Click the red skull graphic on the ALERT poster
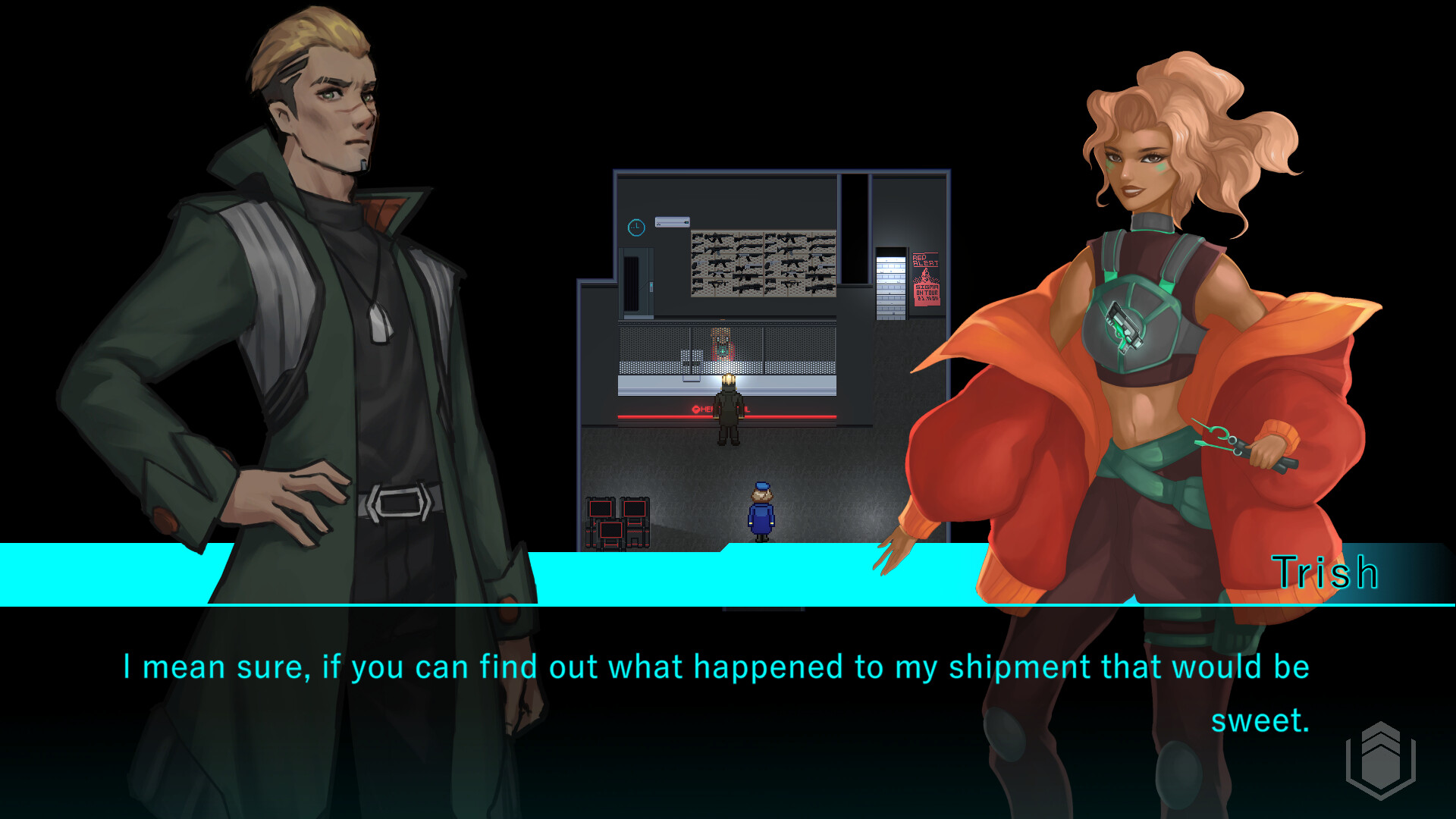The image size is (1456, 819). pyautogui.click(x=926, y=275)
